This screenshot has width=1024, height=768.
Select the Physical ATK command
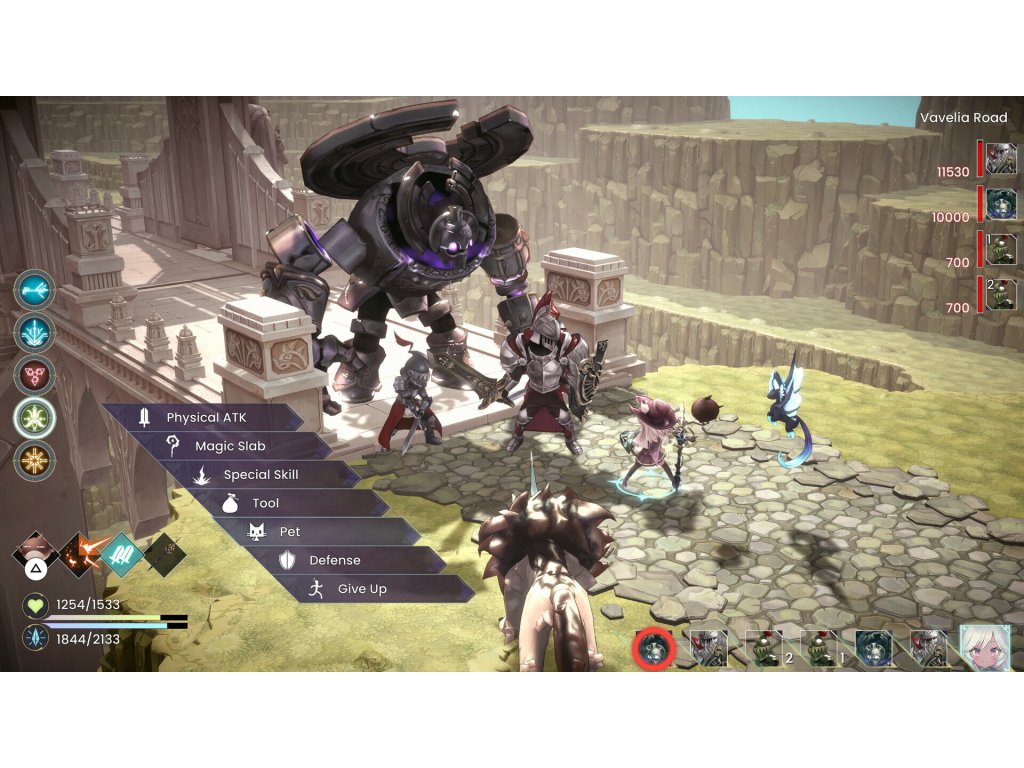(x=205, y=417)
